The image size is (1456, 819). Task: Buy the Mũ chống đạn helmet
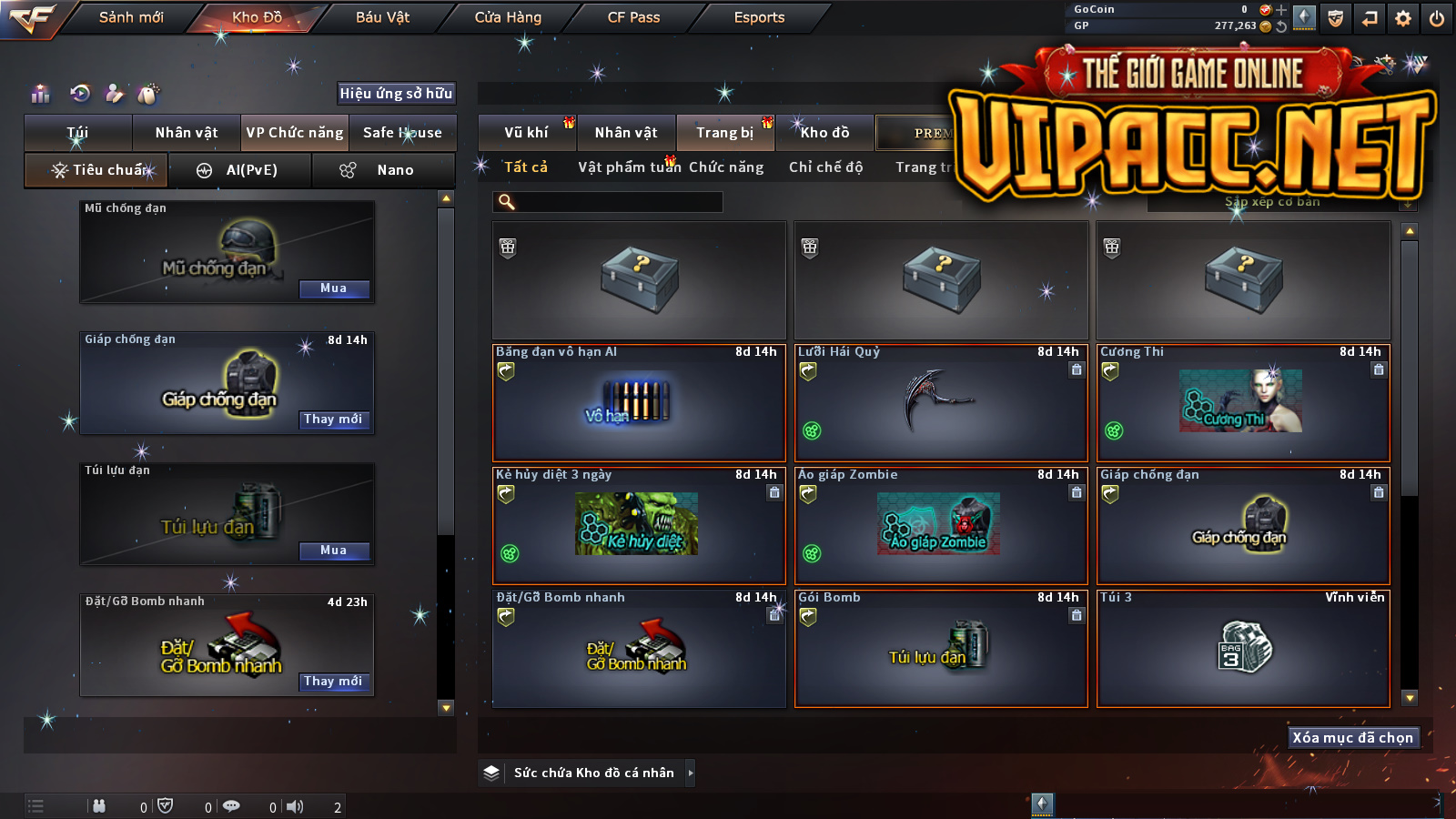pyautogui.click(x=334, y=288)
